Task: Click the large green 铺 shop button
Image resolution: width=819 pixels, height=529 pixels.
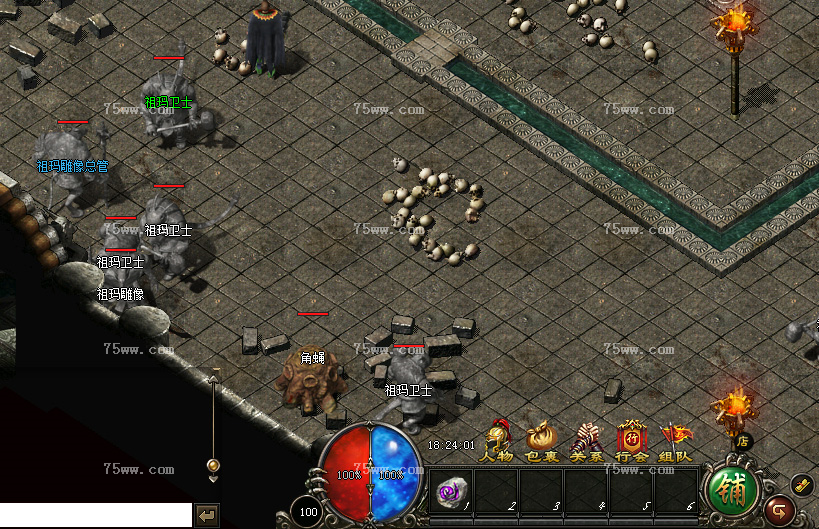Action: click(733, 489)
